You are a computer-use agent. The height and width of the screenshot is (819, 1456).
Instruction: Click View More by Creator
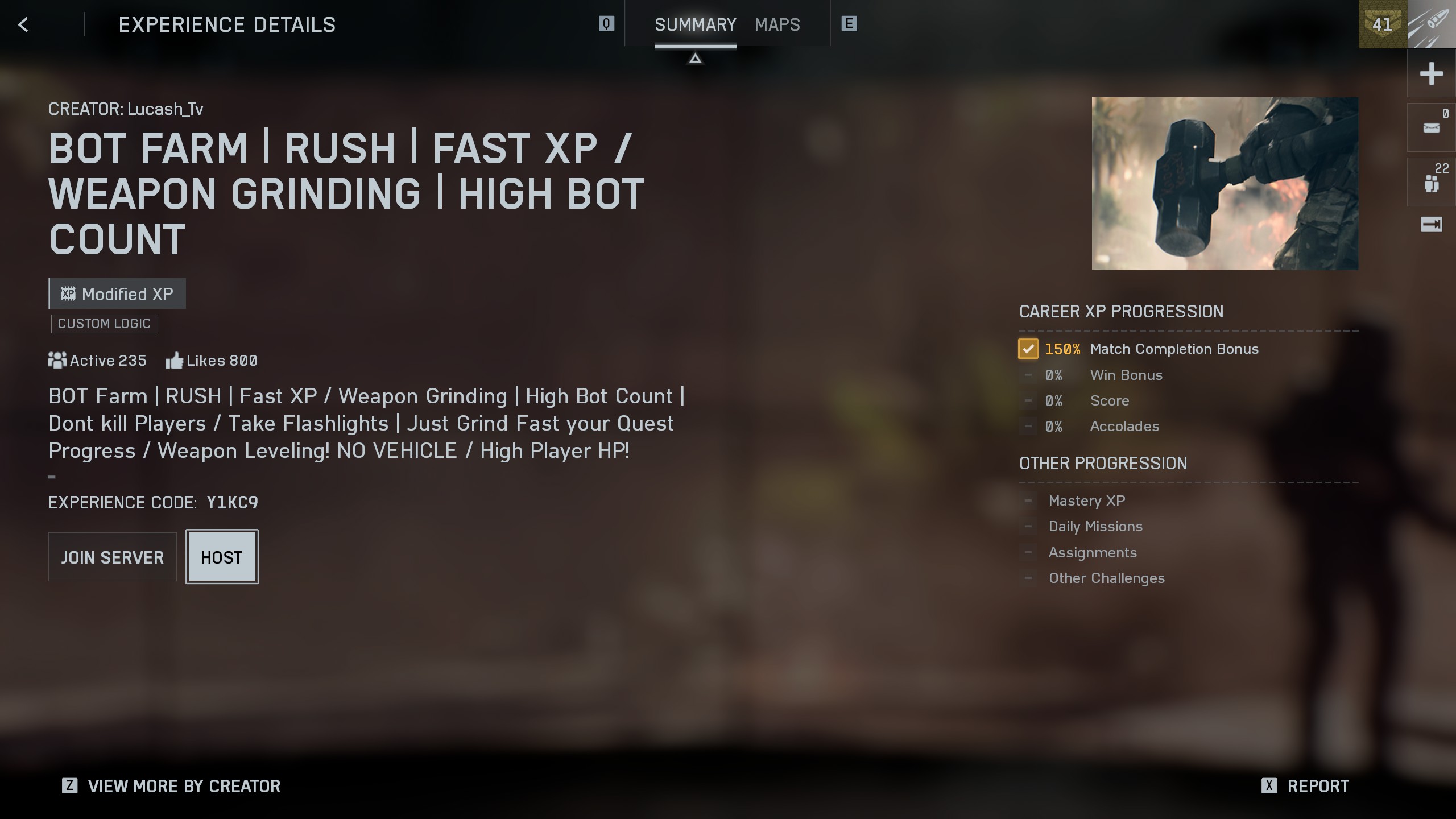(x=183, y=786)
